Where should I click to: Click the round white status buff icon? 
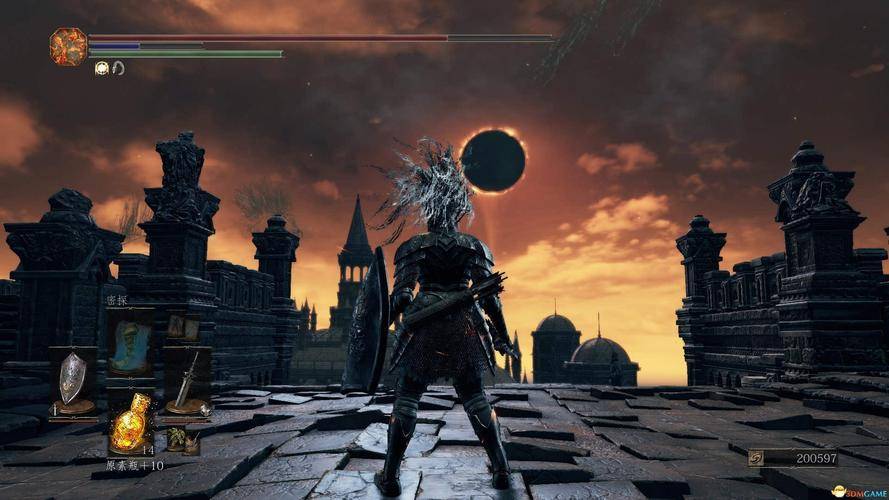click(101, 68)
